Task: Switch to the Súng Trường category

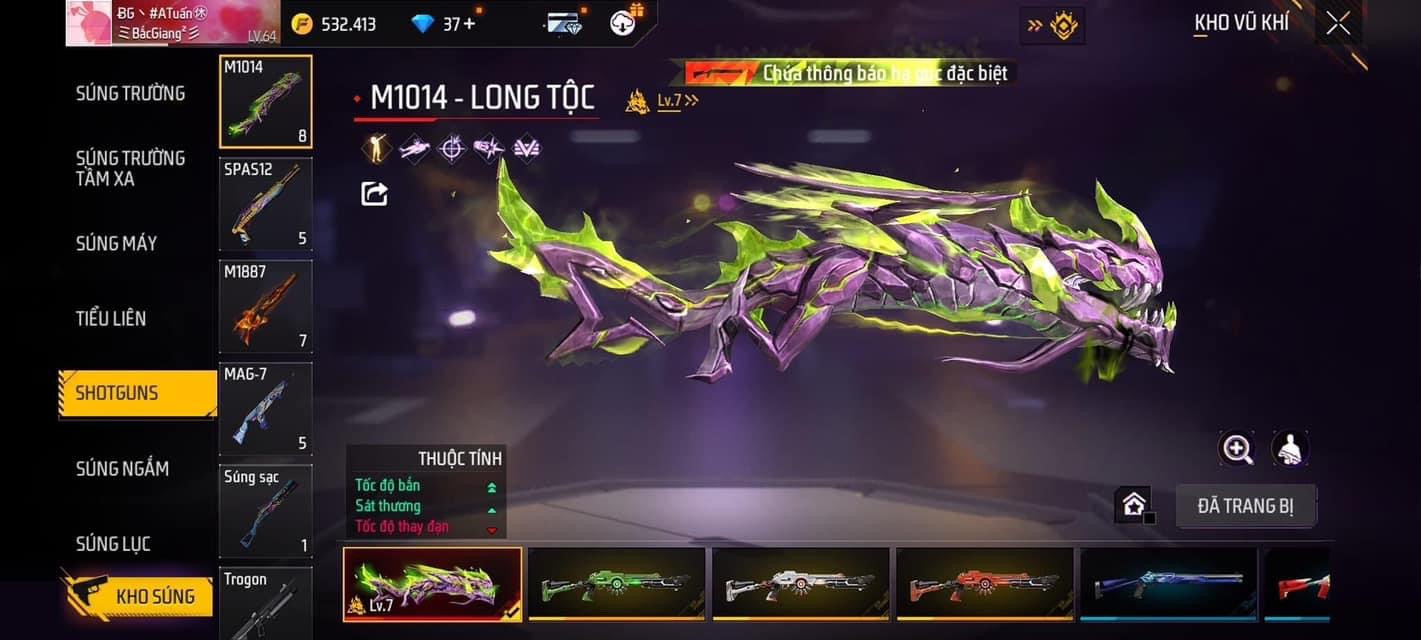Action: (130, 93)
